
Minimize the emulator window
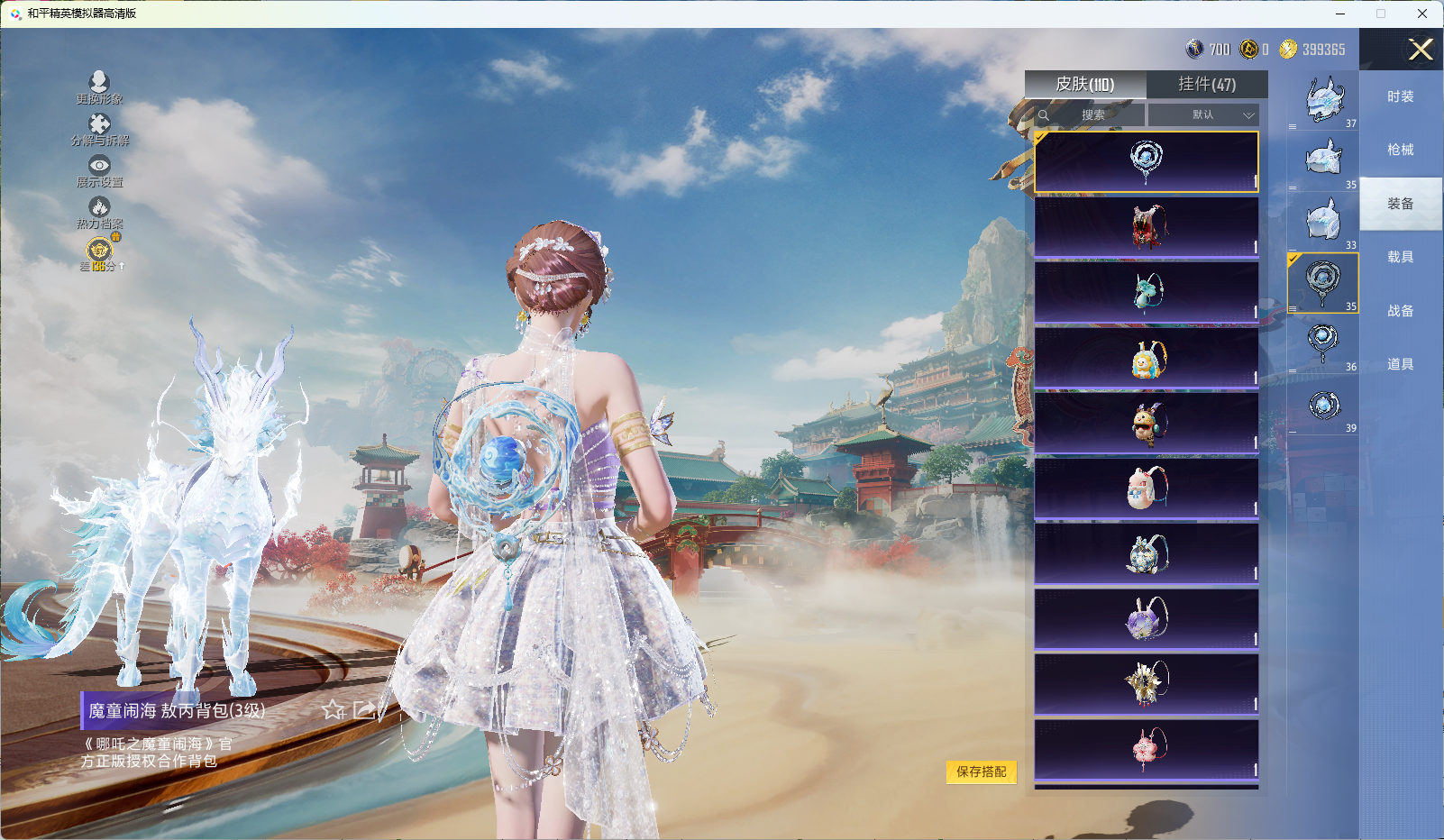tap(1339, 14)
